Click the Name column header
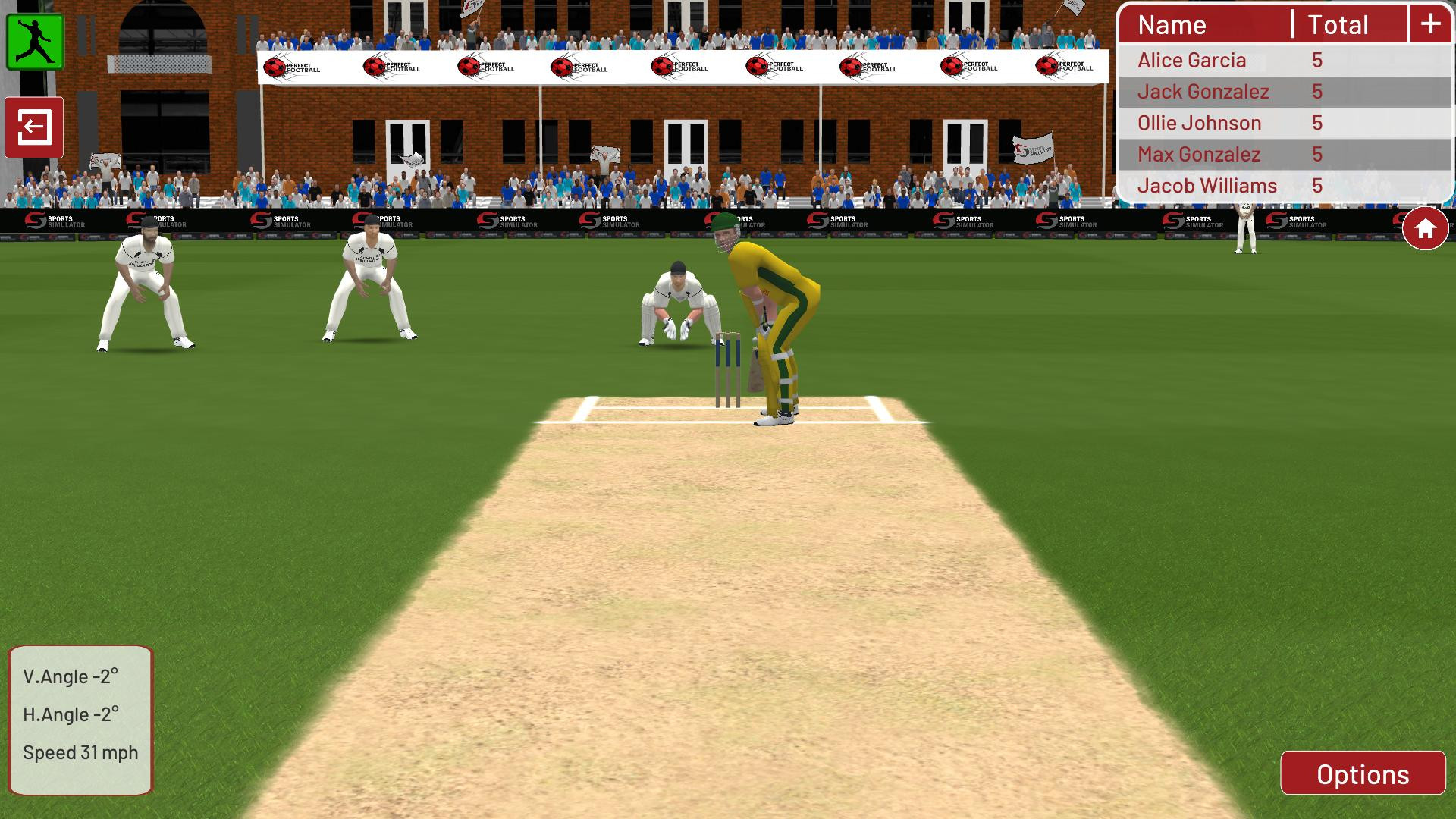 tap(1172, 24)
